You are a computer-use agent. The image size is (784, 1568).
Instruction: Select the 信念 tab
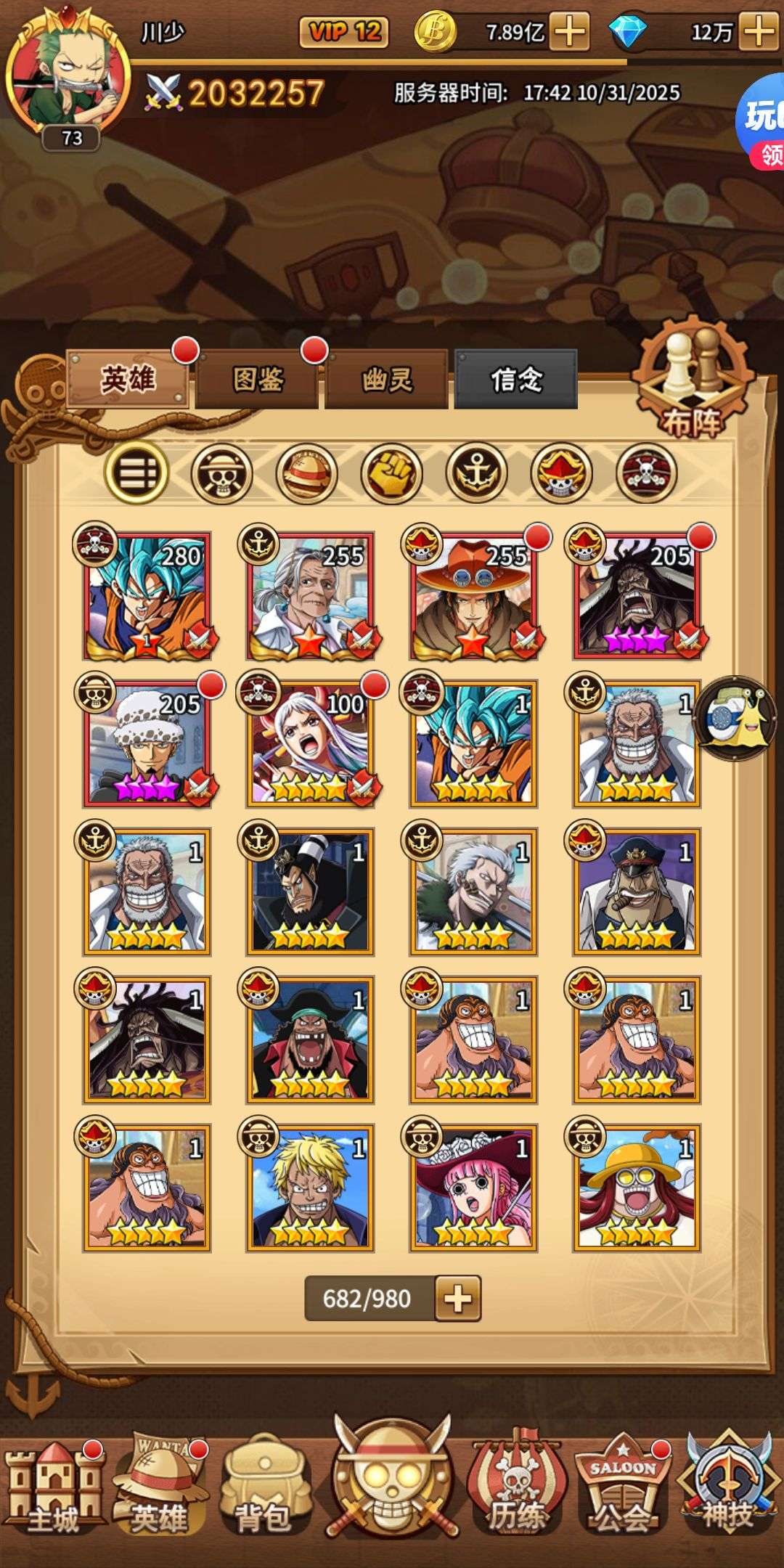[515, 379]
